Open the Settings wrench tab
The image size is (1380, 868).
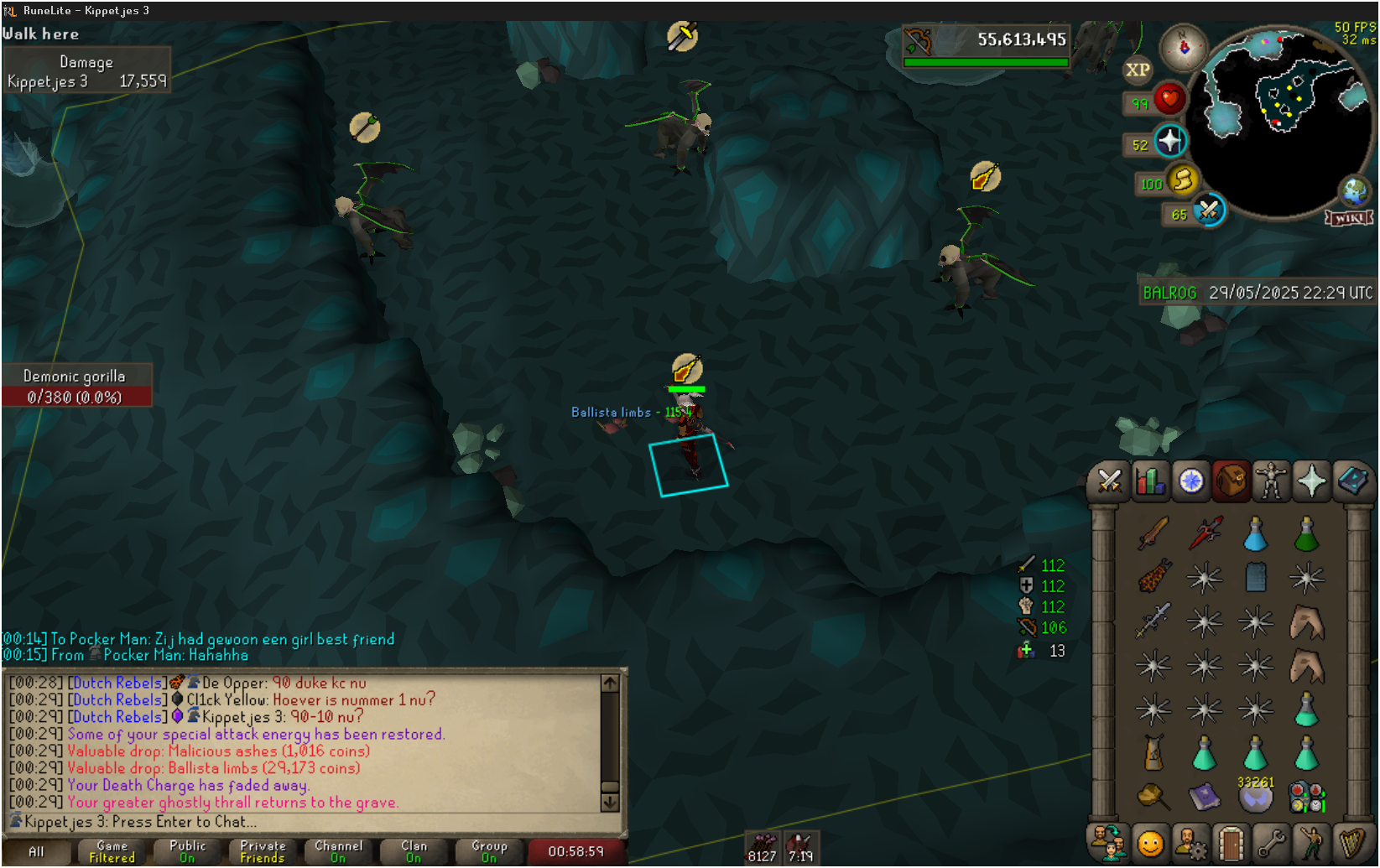click(1271, 844)
